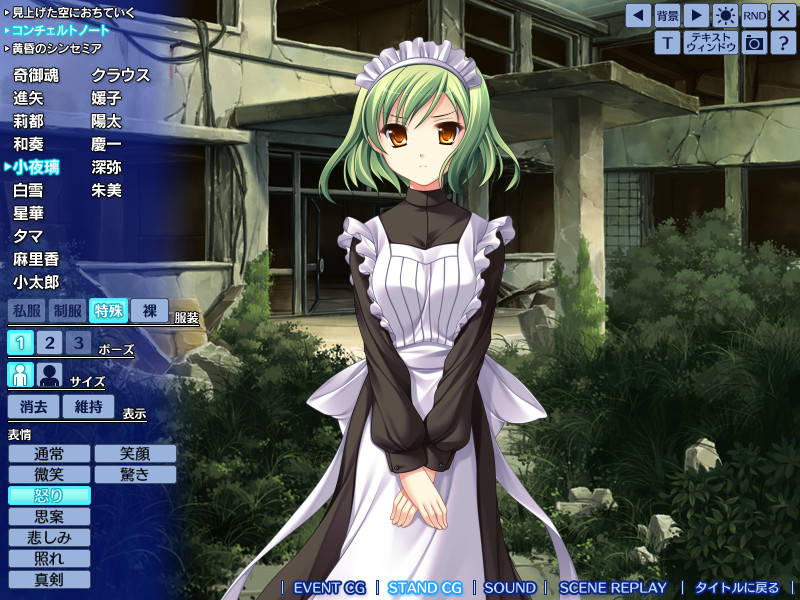Go to the SOUND section
The height and width of the screenshot is (600, 800).
(510, 588)
